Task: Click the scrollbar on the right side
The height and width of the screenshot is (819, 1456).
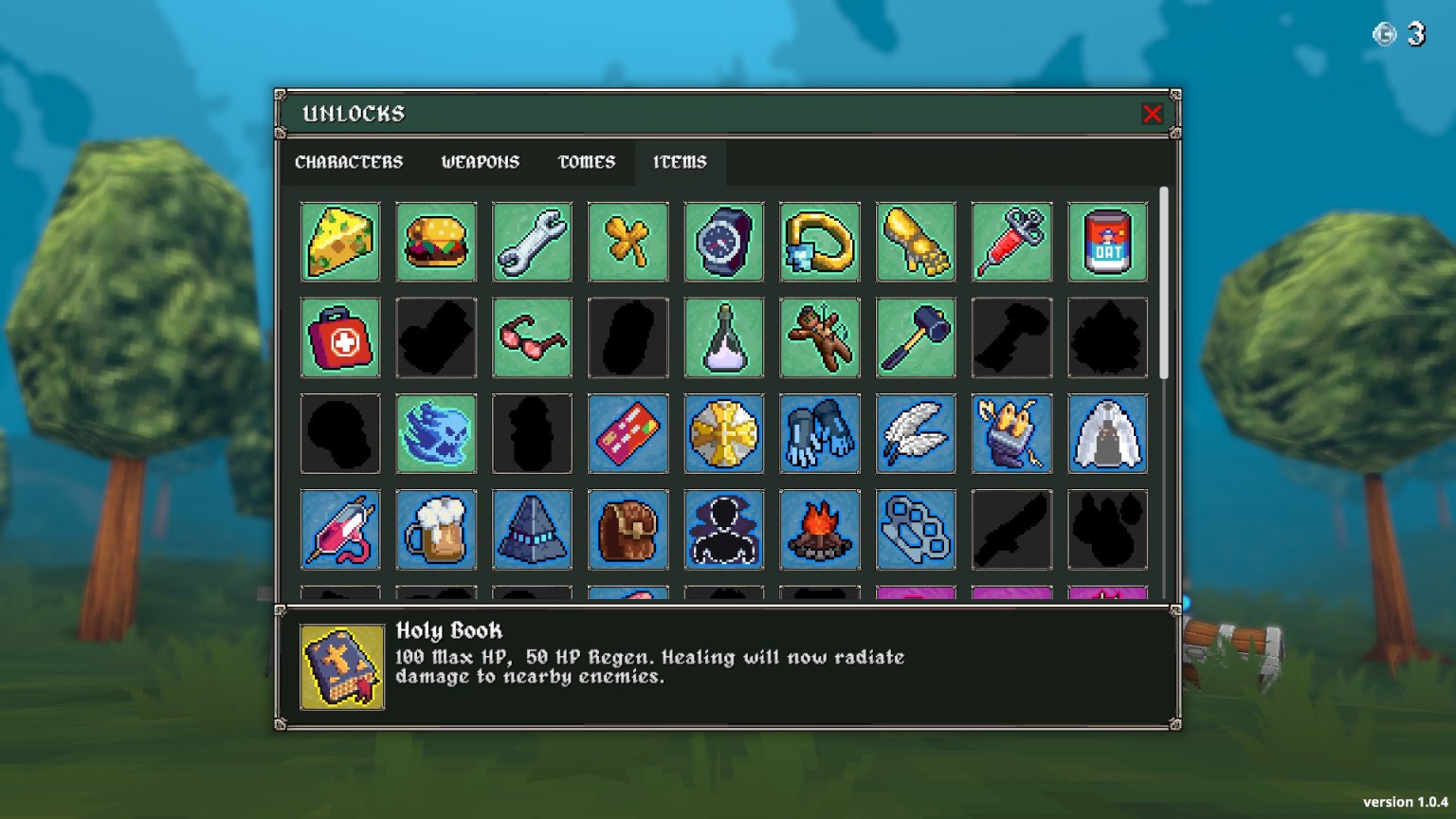Action: coord(1163,284)
